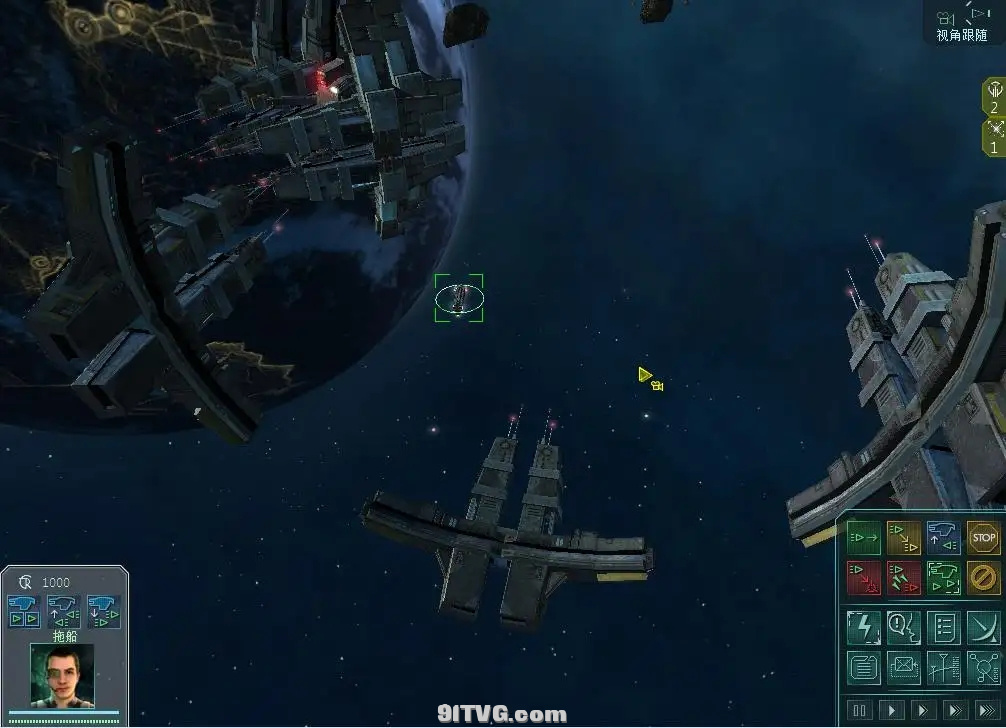Open the antenna chart panel

tap(943, 667)
